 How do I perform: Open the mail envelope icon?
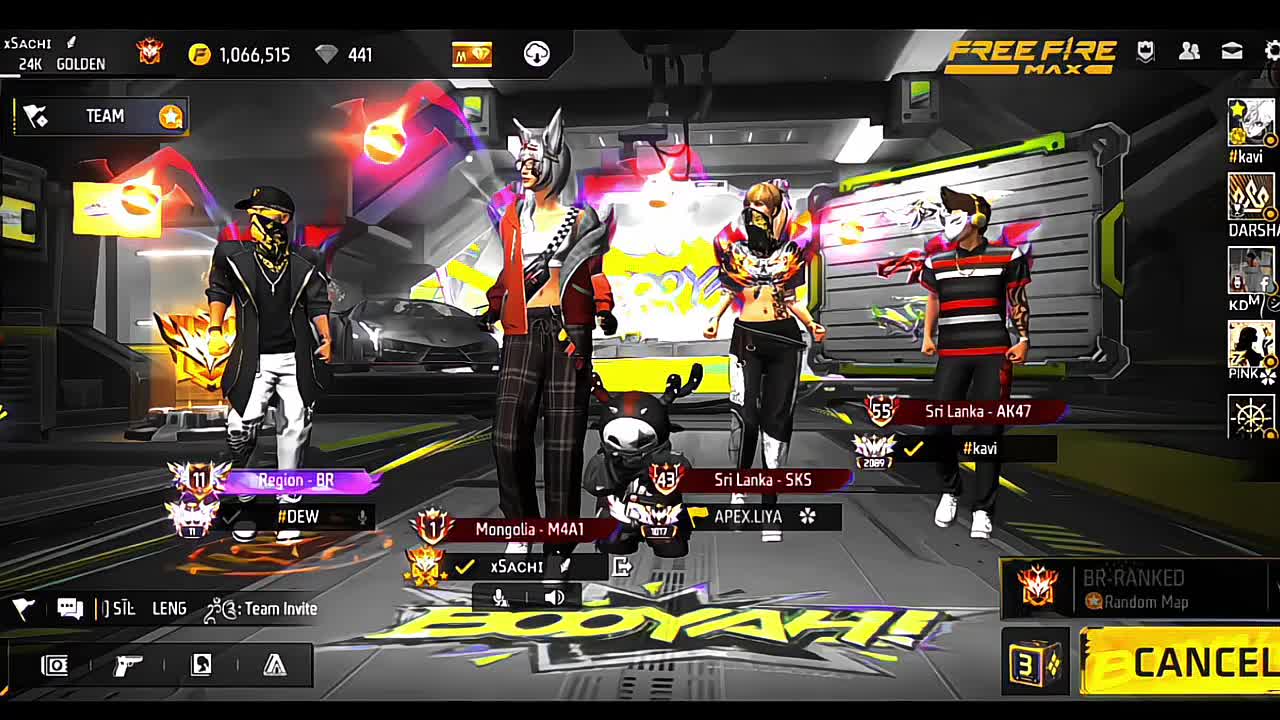(x=1232, y=51)
